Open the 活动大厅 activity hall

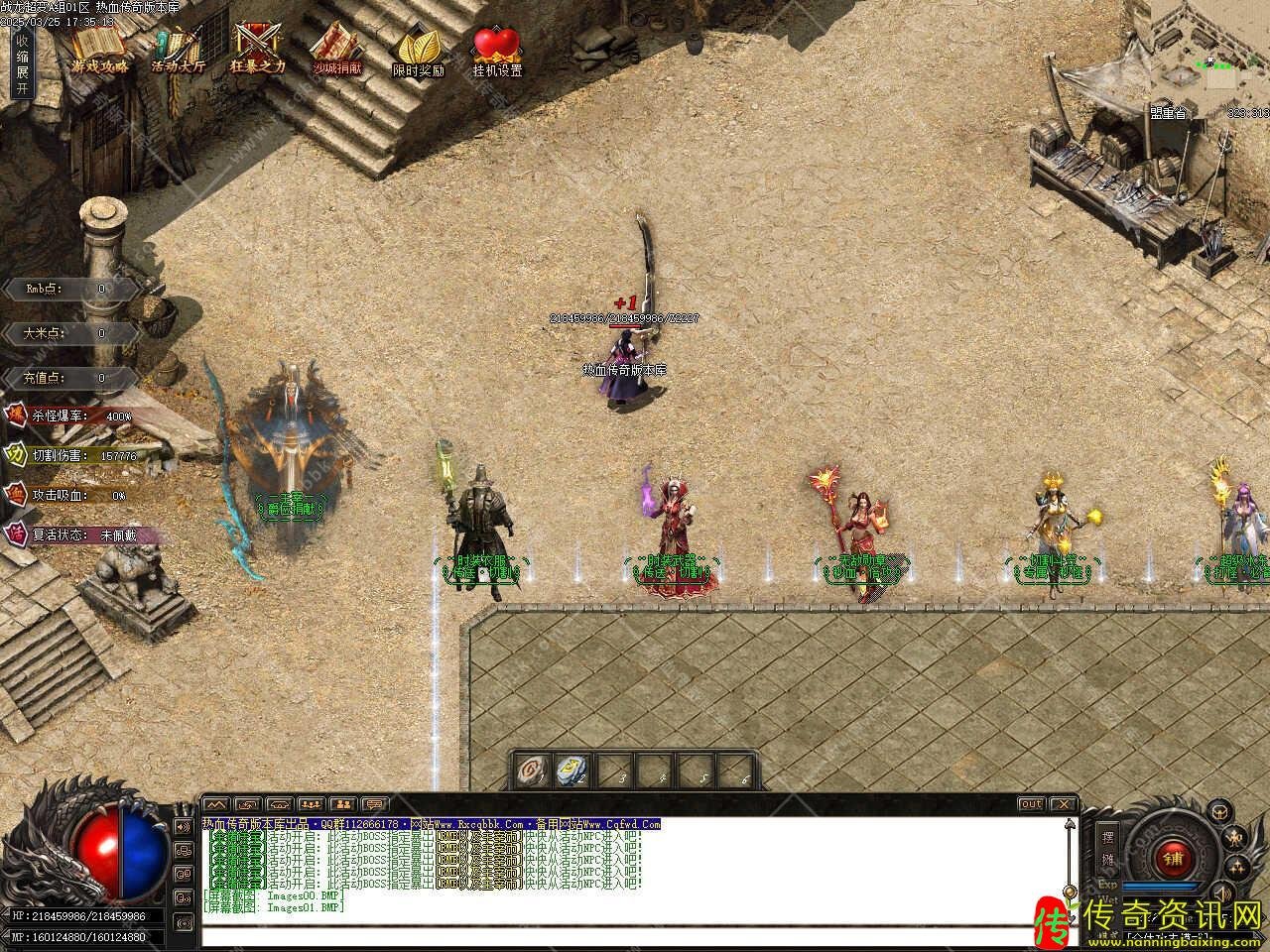pos(178,48)
